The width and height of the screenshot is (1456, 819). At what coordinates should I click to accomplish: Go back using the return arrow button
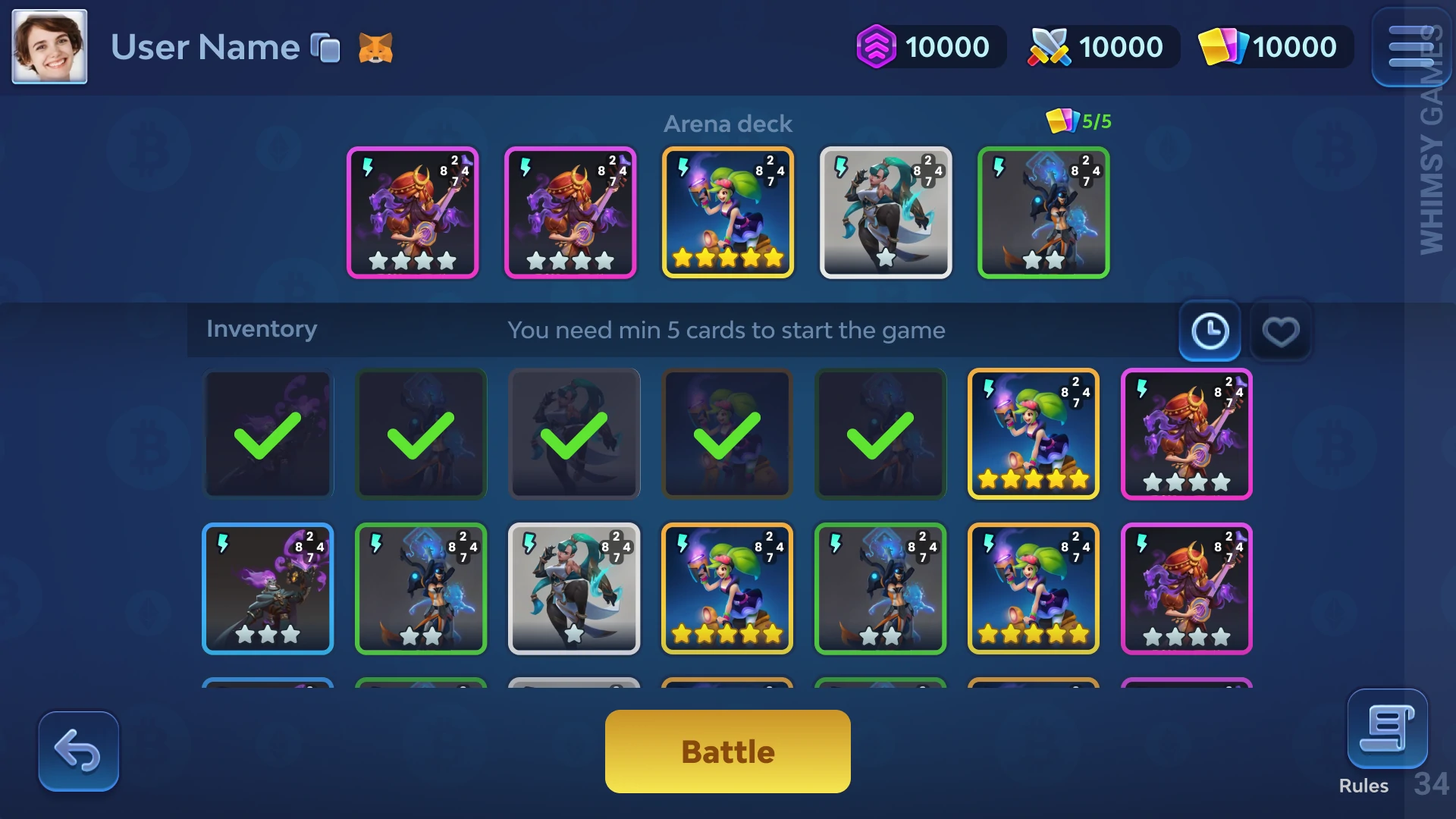click(79, 751)
